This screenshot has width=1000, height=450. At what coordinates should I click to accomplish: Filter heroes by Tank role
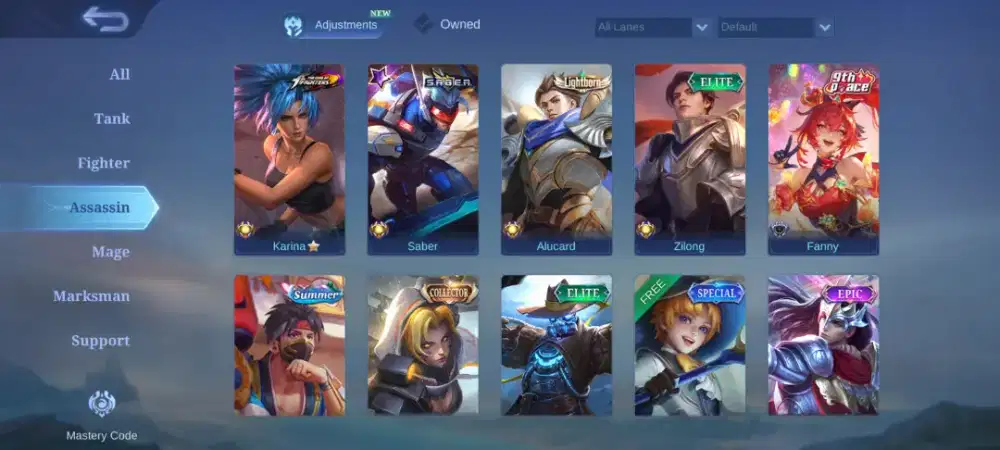coord(112,119)
